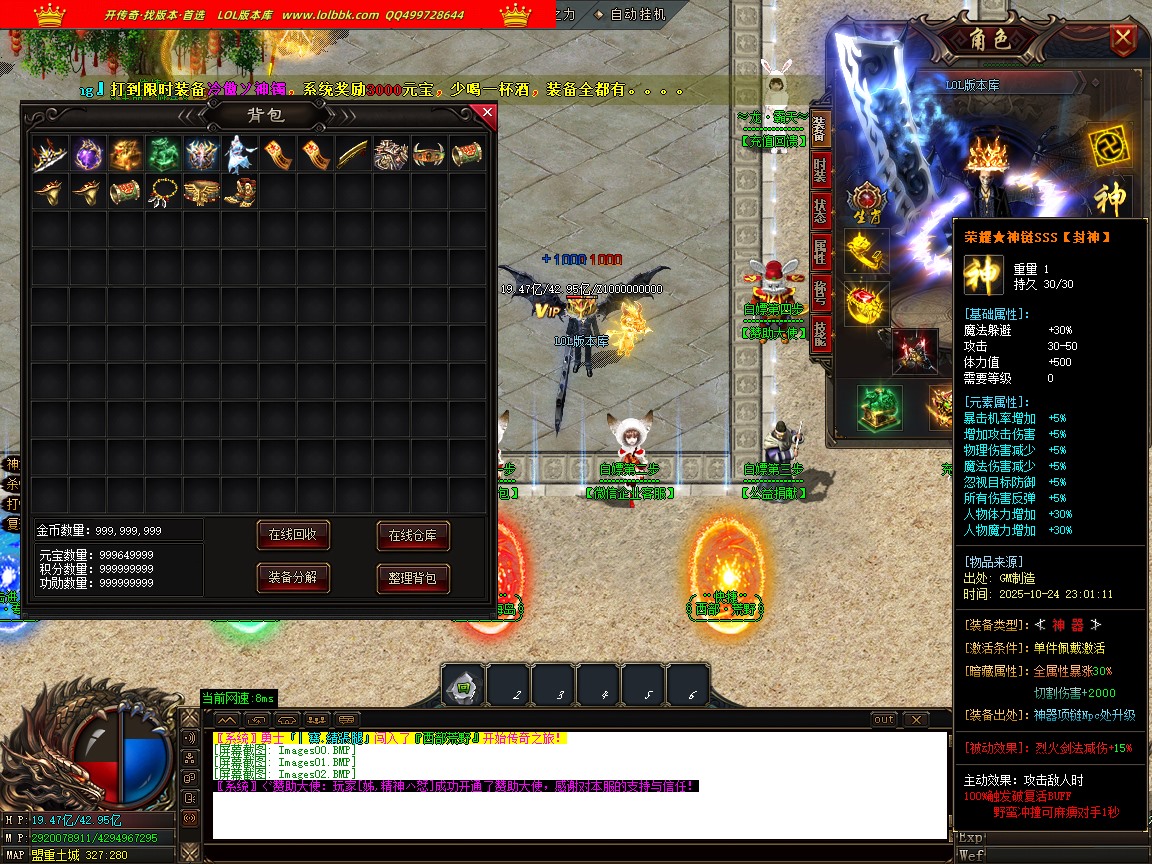Viewport: 1152px width, 864px height.
Task: Select the purple orb item in the bag
Action: (x=88, y=155)
